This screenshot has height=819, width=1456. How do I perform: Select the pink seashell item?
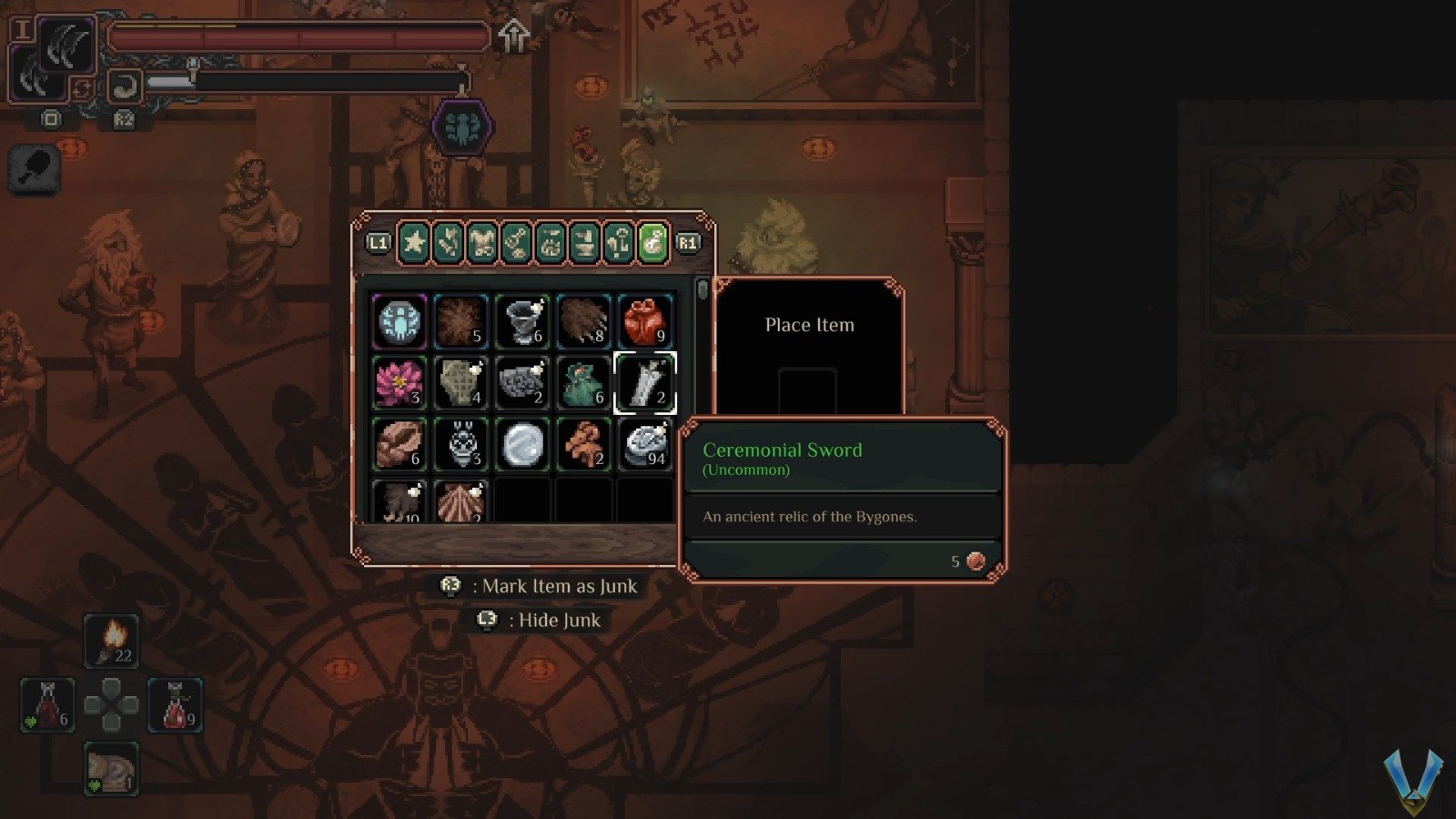tap(461, 501)
